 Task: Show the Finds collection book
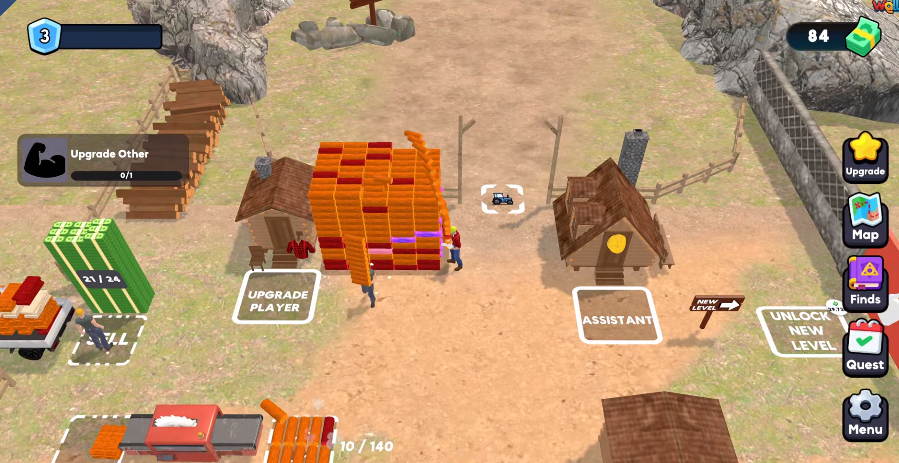[x=865, y=283]
